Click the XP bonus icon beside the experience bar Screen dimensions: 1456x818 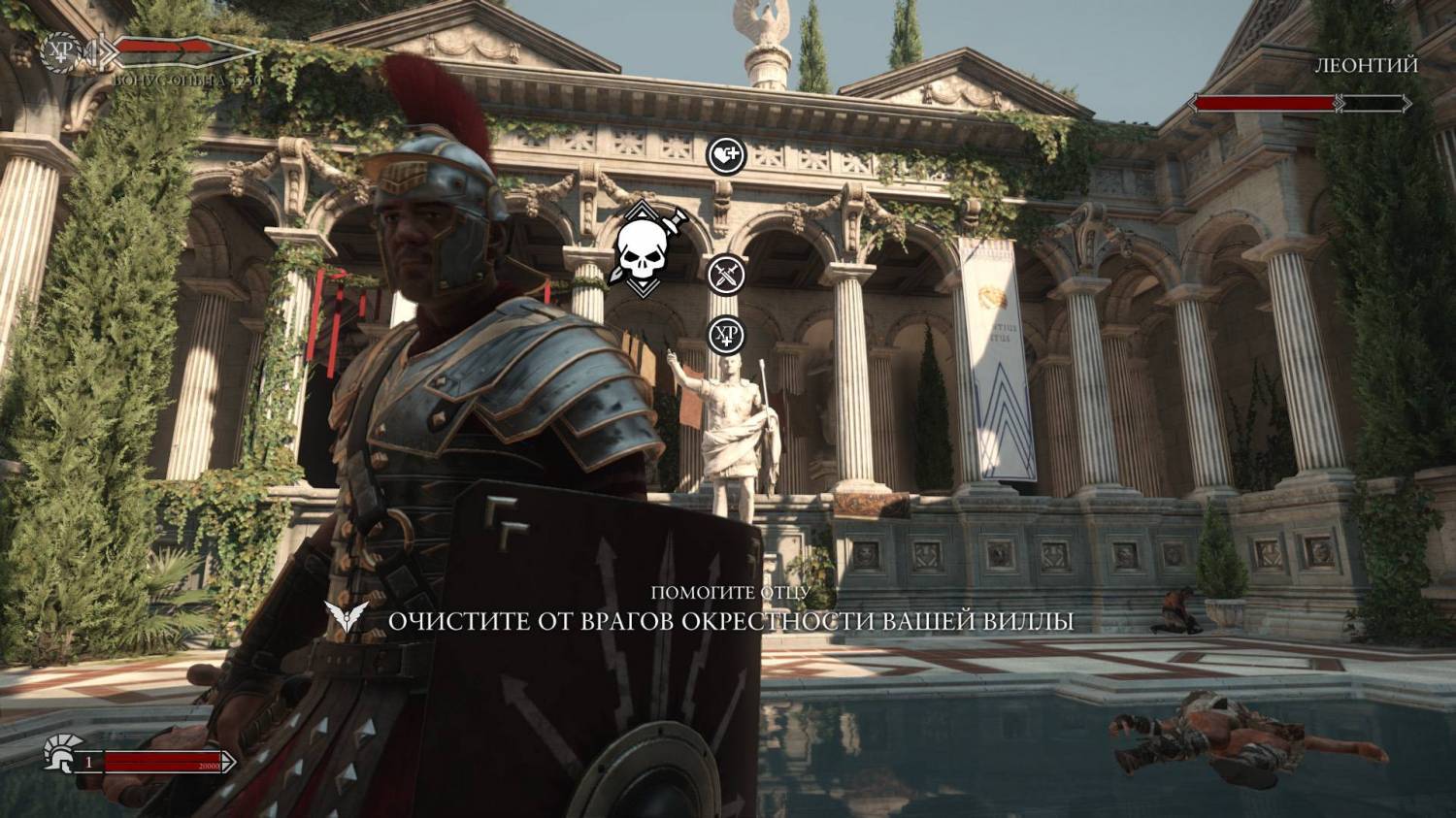pos(64,49)
